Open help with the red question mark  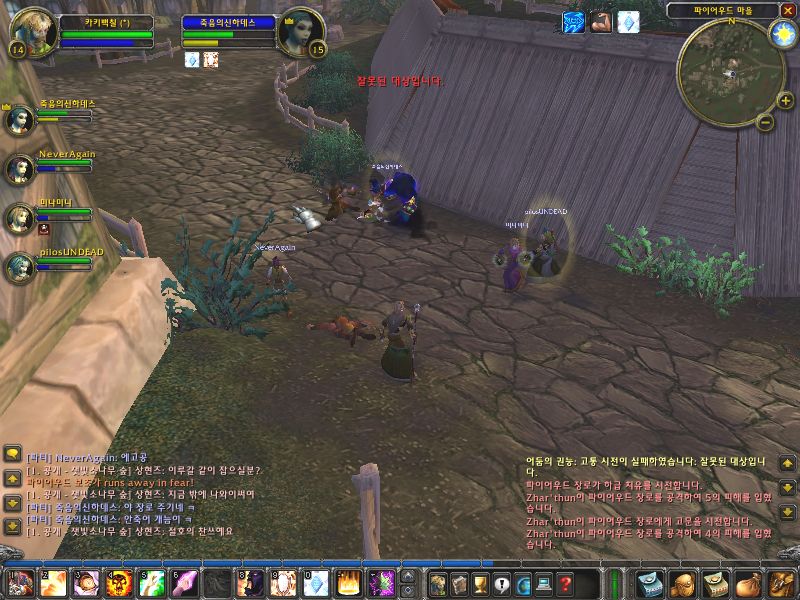point(566,583)
